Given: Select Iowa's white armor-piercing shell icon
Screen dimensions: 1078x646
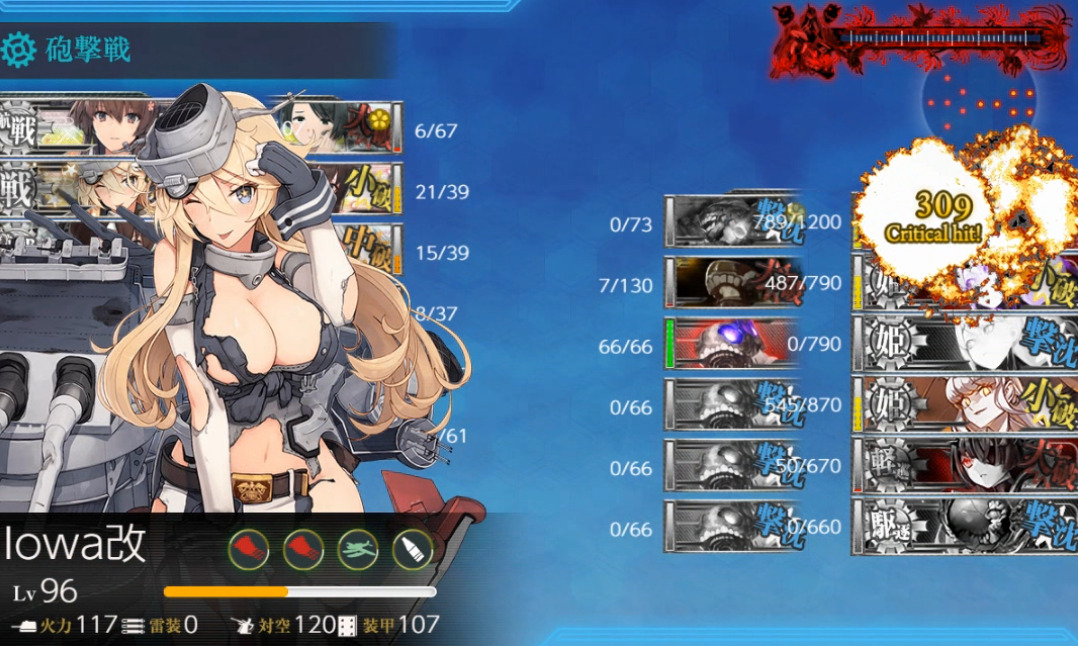Looking at the screenshot, I should click(x=411, y=549).
